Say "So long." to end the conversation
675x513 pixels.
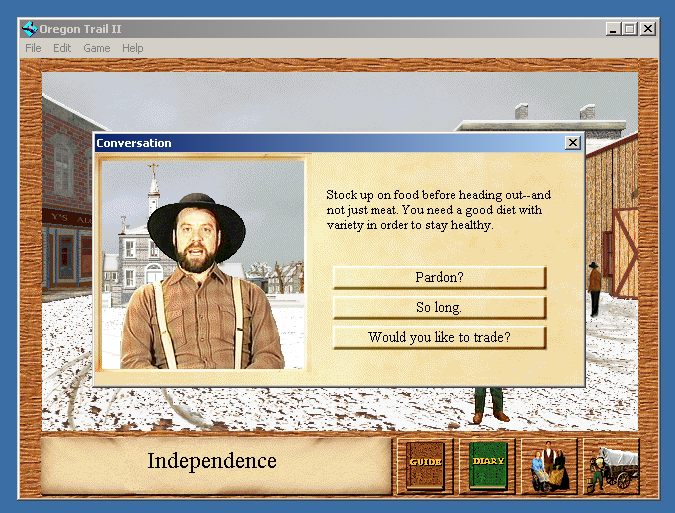439,307
